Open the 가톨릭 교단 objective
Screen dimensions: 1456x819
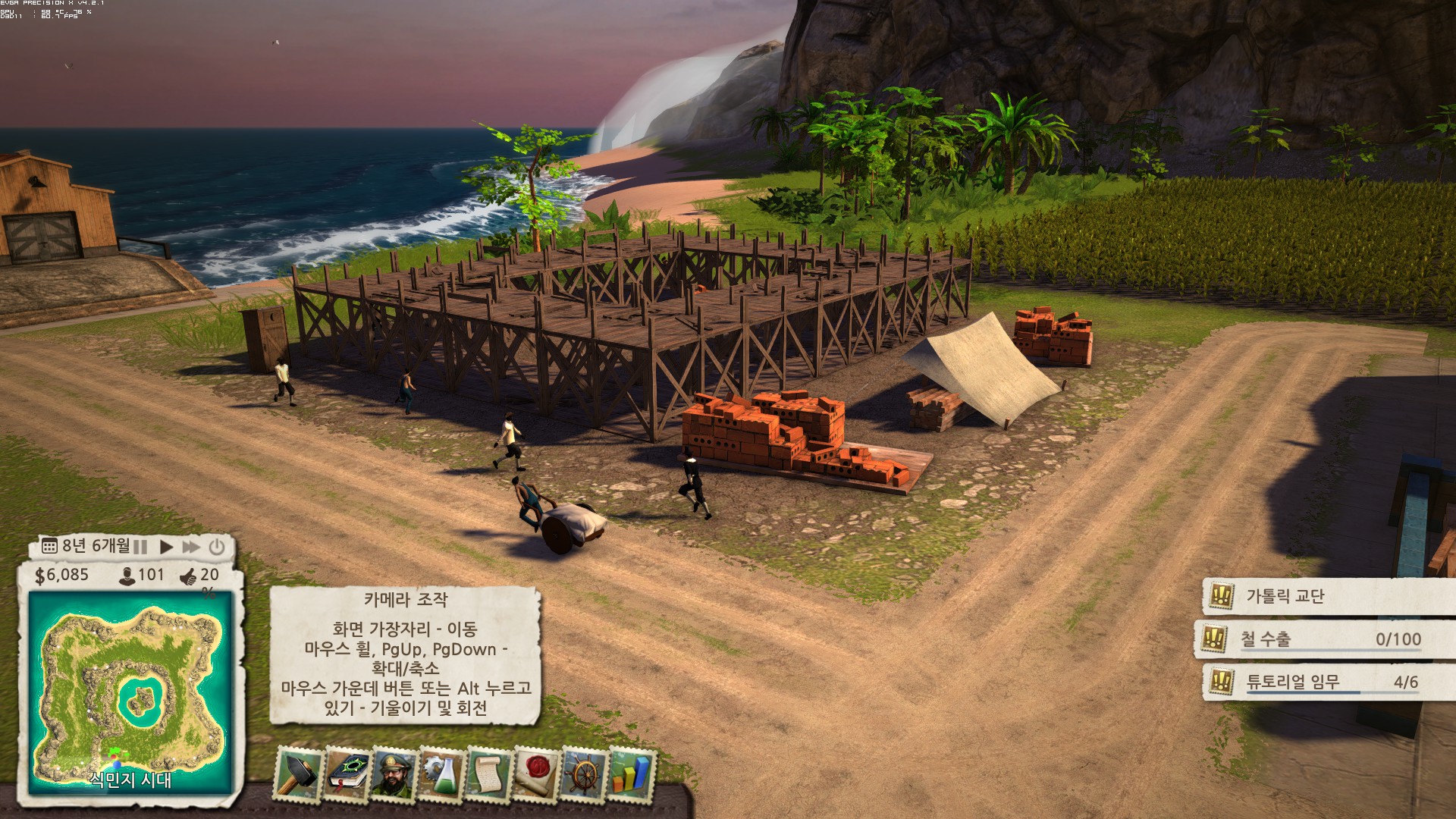(x=1285, y=597)
